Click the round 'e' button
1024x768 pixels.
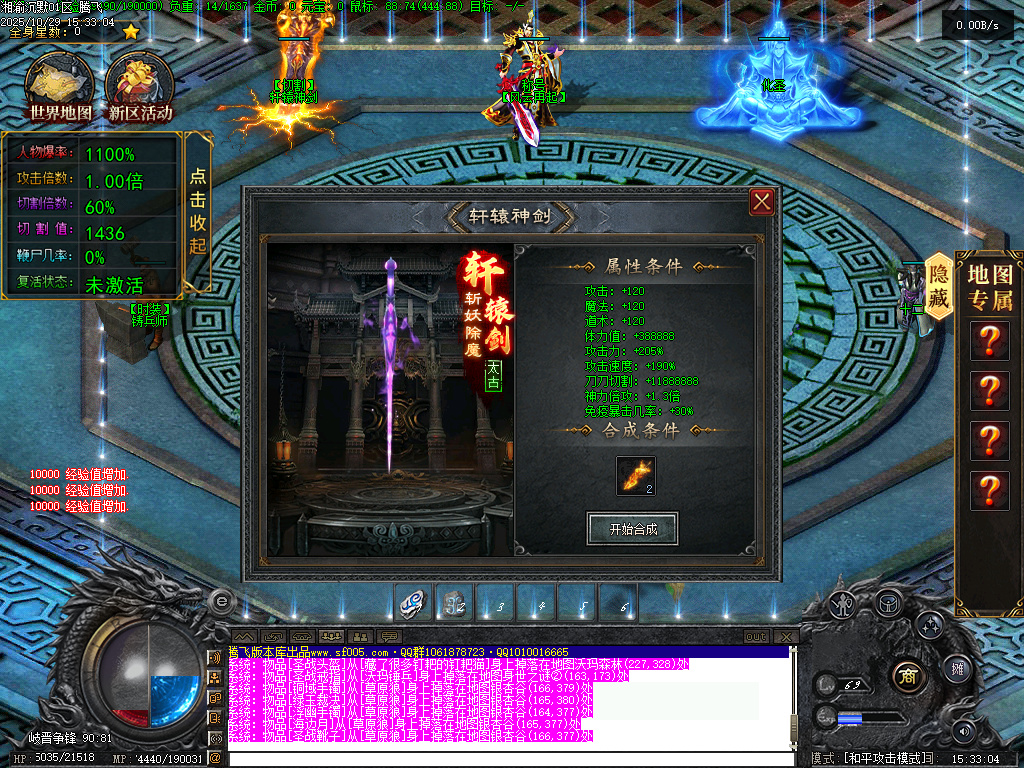221,601
